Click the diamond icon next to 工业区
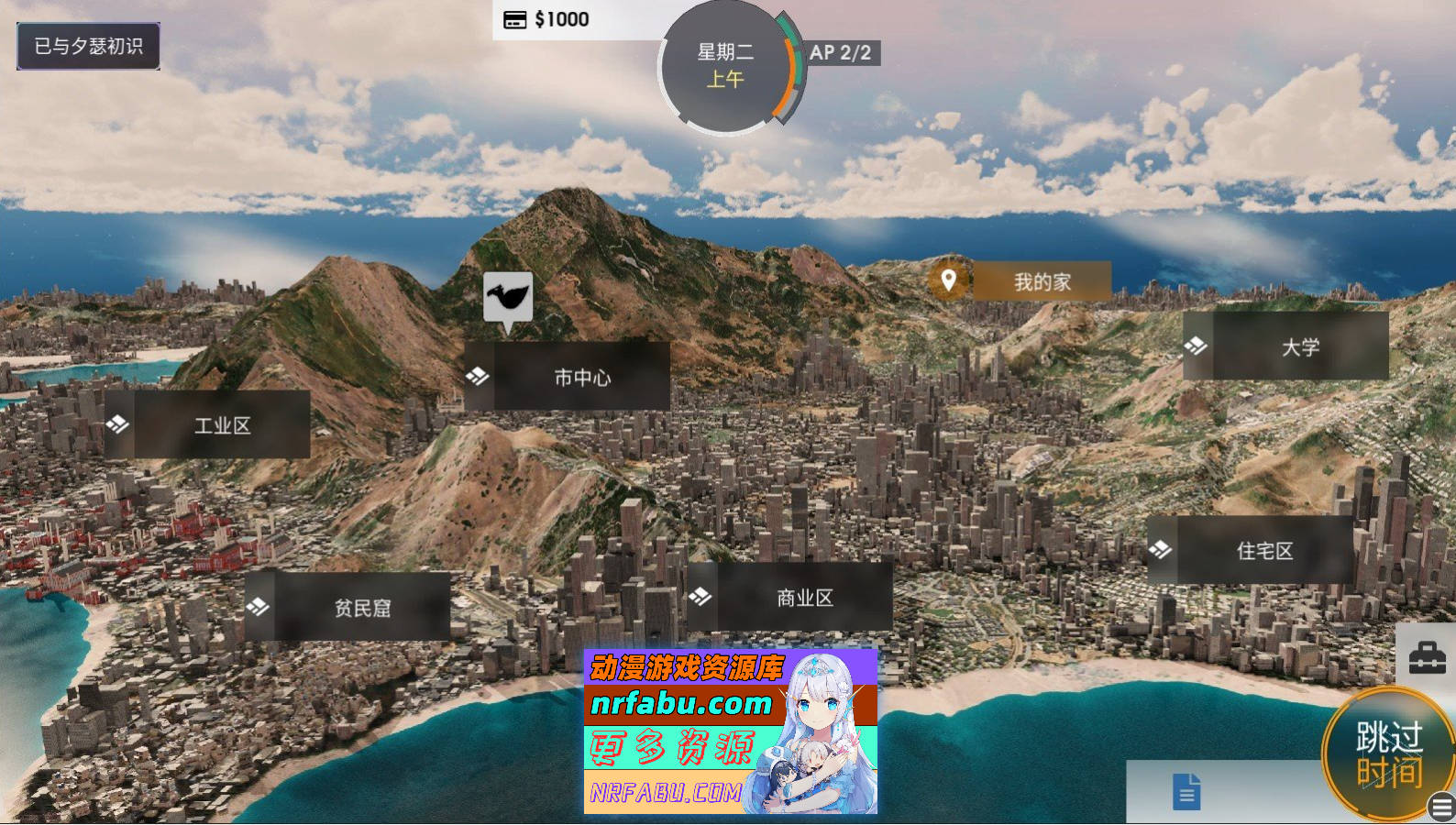This screenshot has height=825, width=1456. (x=117, y=423)
